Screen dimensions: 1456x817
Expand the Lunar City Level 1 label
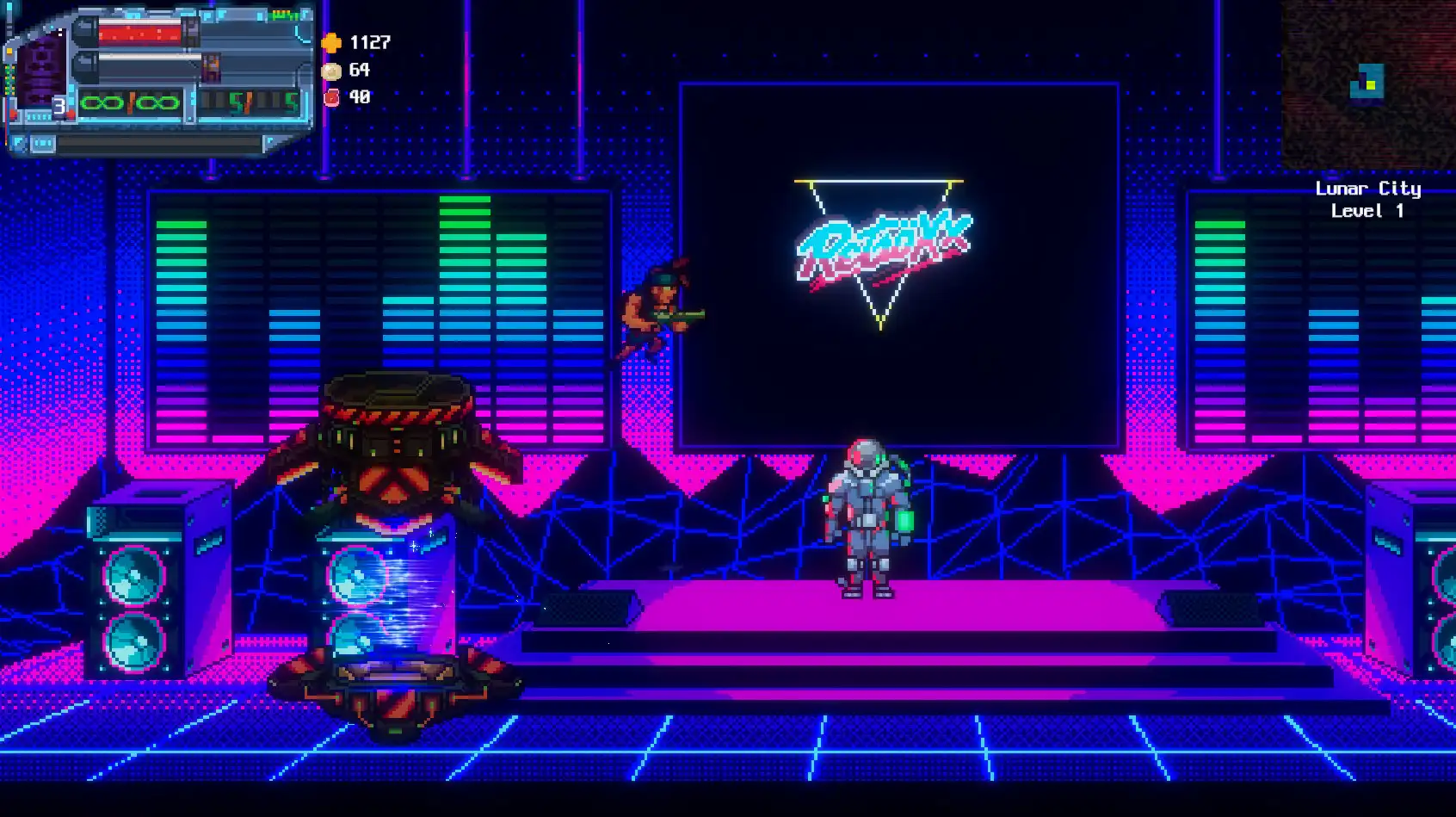point(1368,200)
